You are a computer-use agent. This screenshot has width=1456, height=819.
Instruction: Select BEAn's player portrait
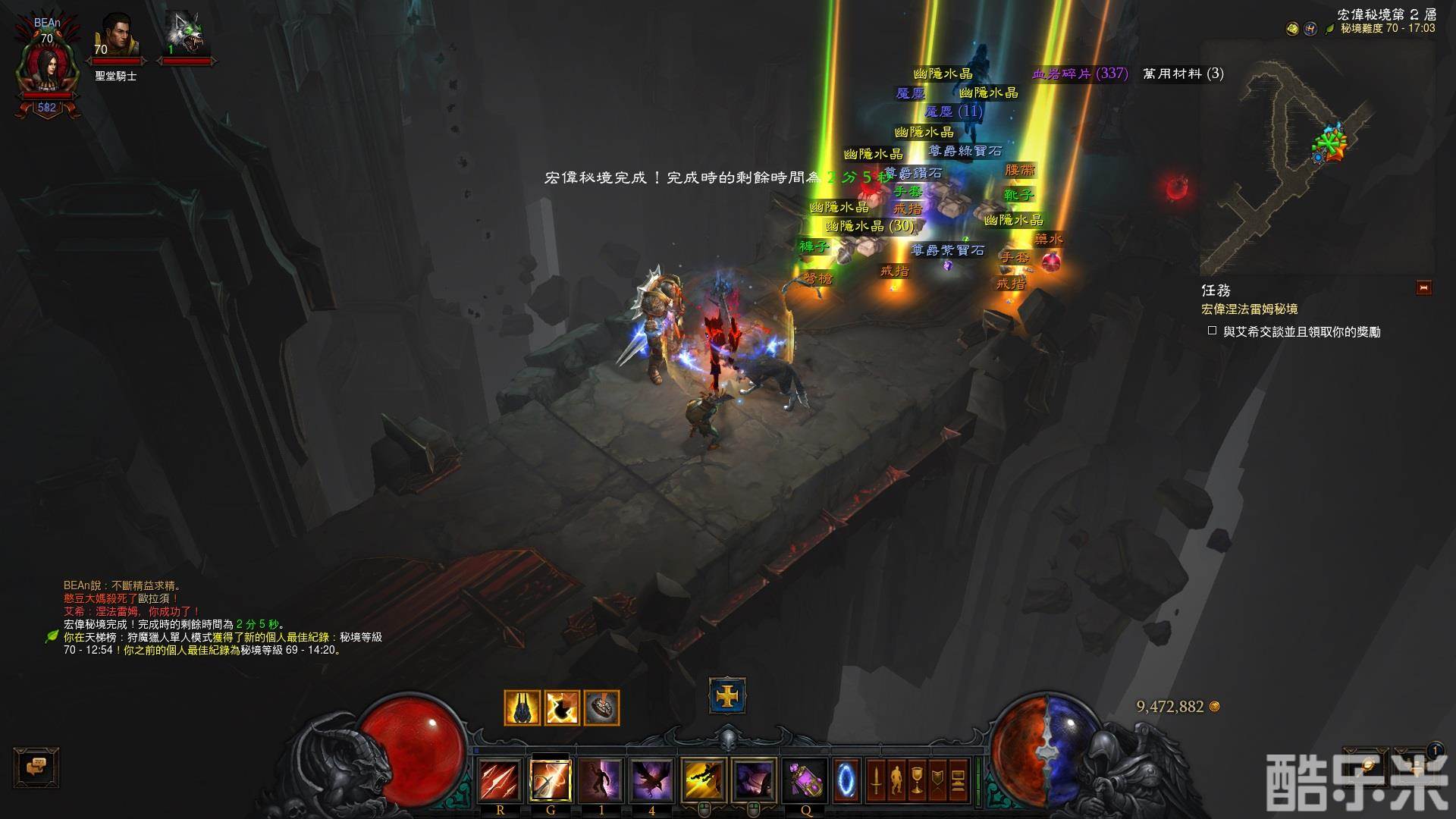[x=47, y=67]
